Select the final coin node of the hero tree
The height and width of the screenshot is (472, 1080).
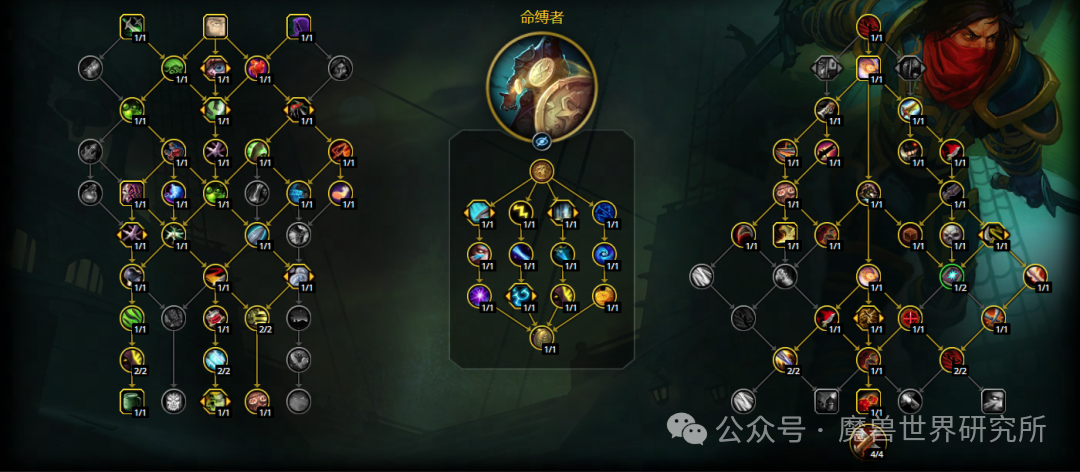click(x=541, y=337)
